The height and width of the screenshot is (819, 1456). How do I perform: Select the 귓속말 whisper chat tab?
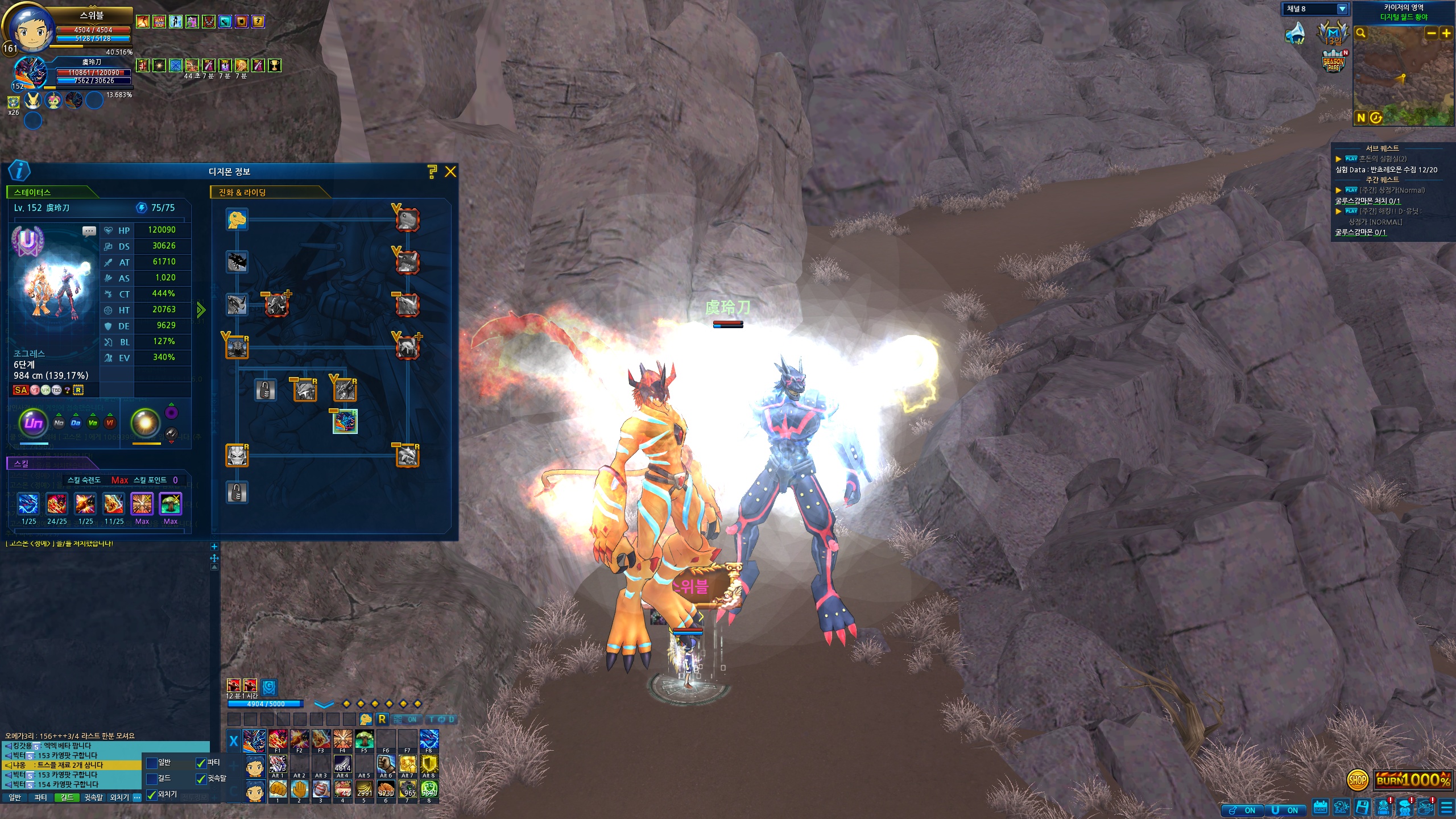tap(93, 798)
